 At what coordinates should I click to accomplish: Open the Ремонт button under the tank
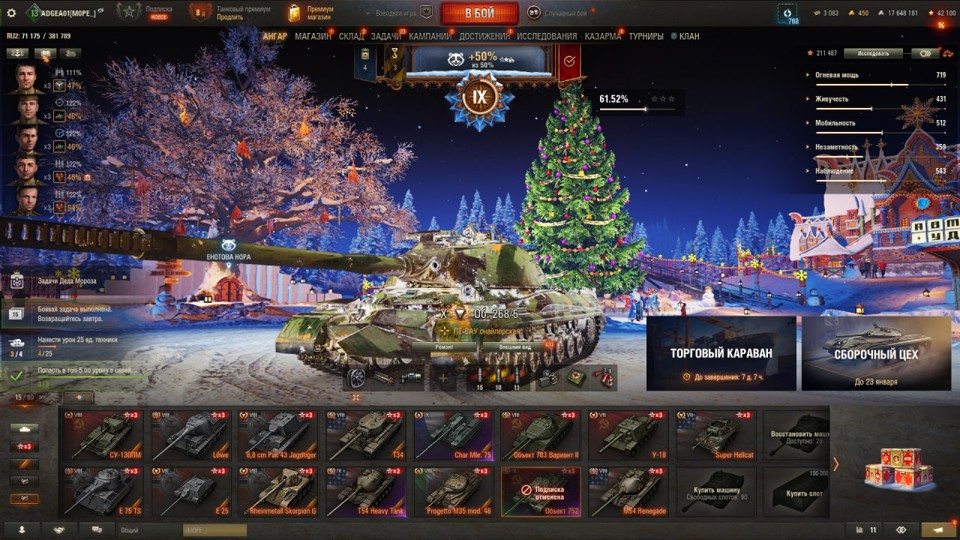tap(446, 346)
